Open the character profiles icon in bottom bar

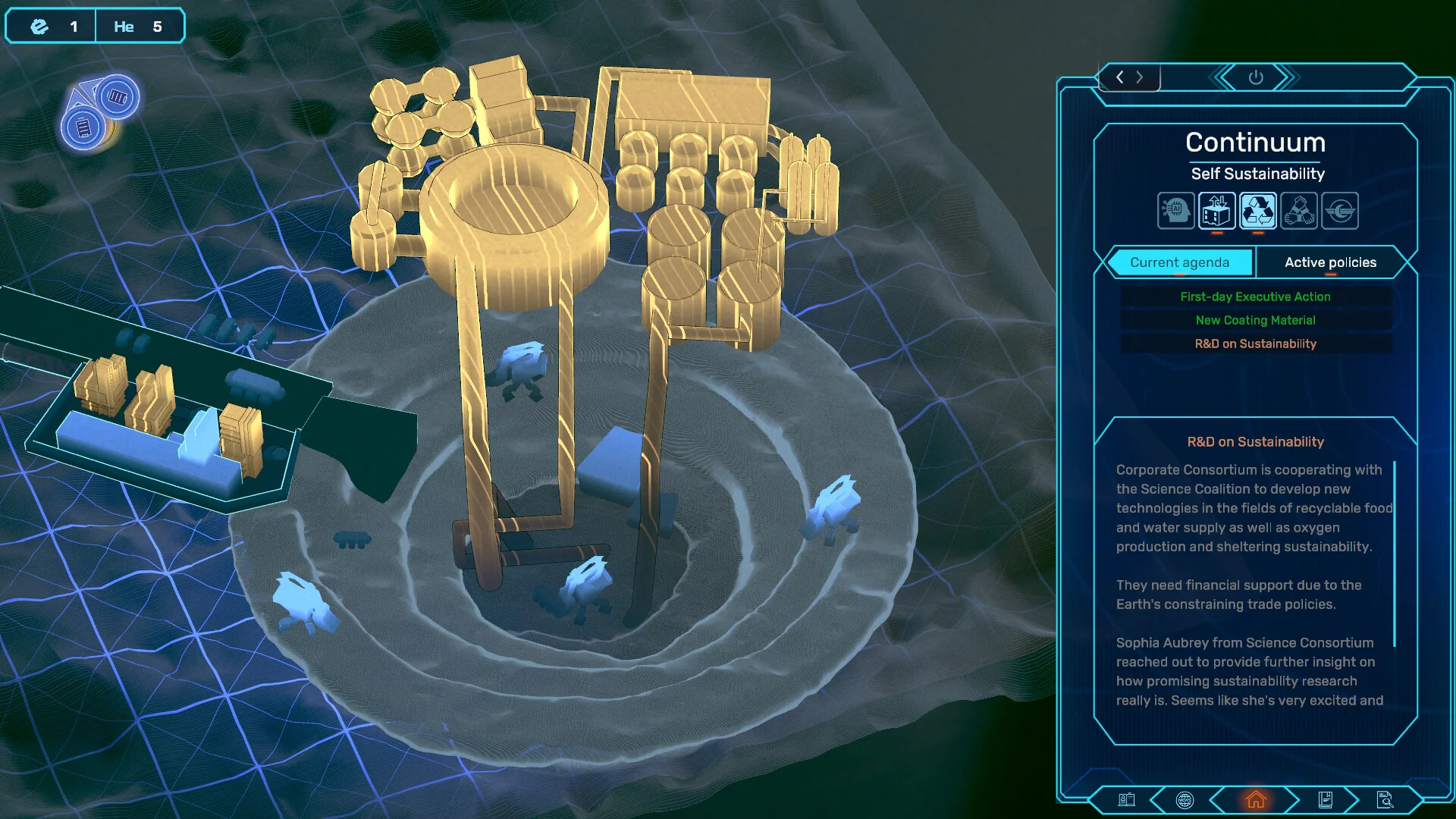tap(1127, 799)
